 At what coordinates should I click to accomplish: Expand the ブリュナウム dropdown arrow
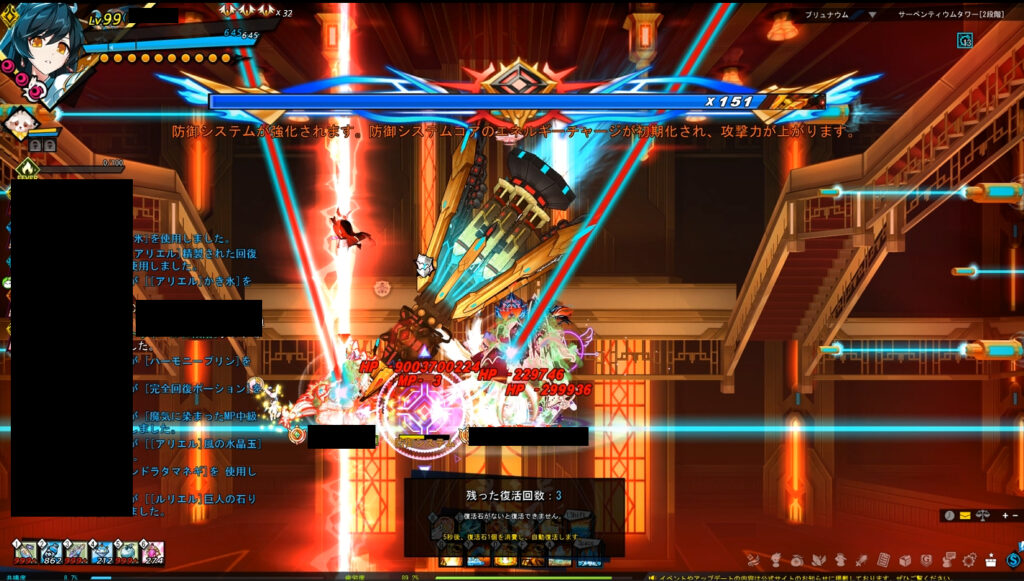[x=871, y=16]
